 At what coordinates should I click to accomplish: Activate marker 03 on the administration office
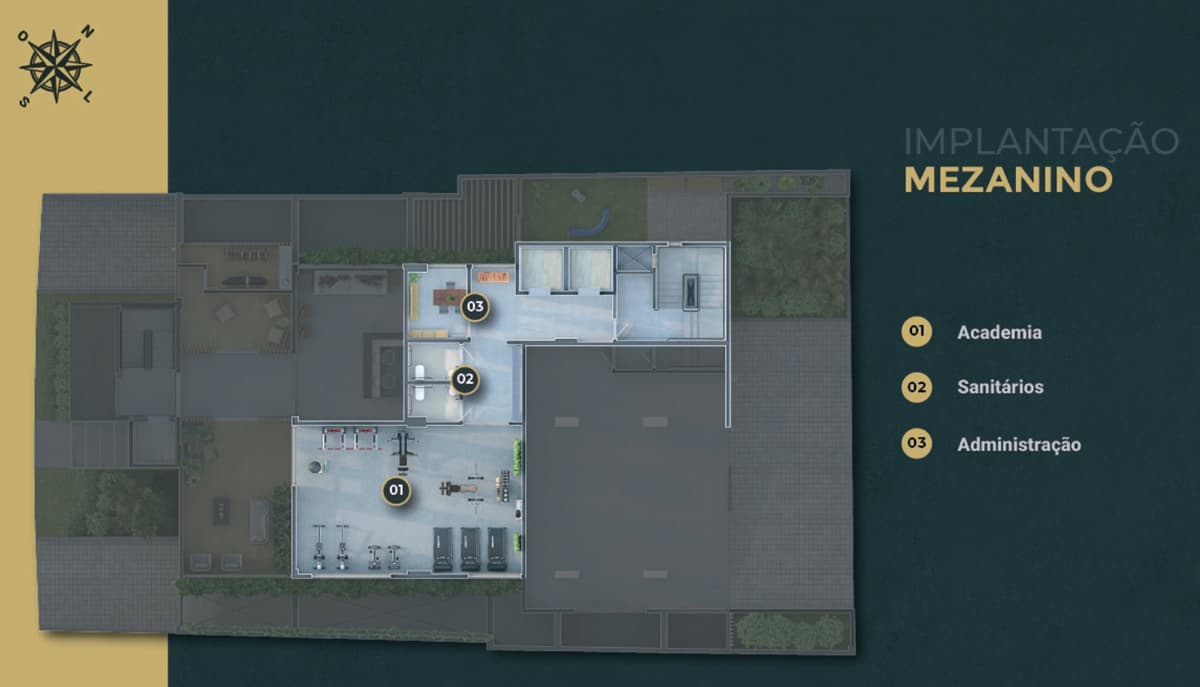(474, 306)
